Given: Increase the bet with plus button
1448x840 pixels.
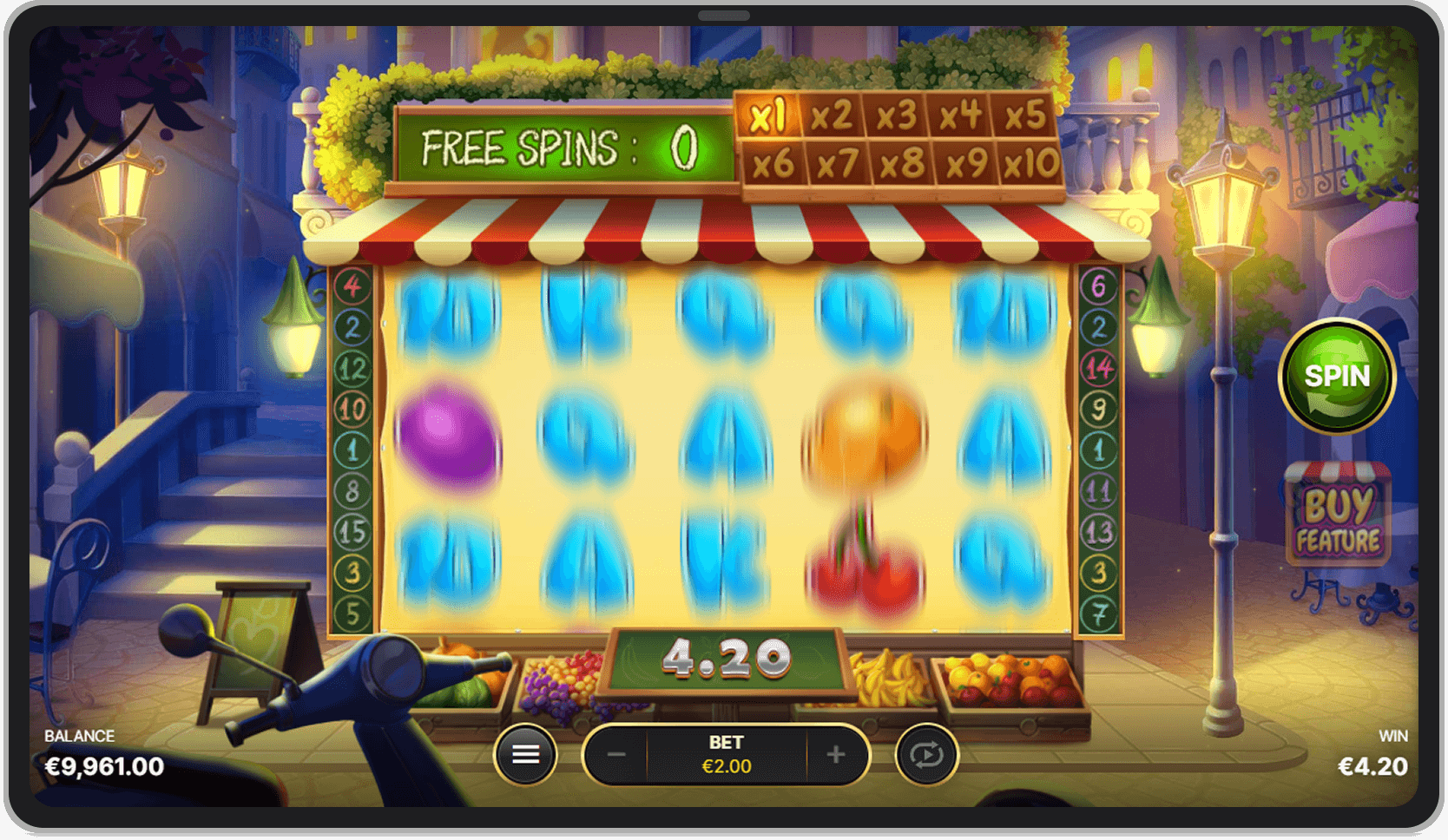Looking at the screenshot, I should click(x=833, y=754).
